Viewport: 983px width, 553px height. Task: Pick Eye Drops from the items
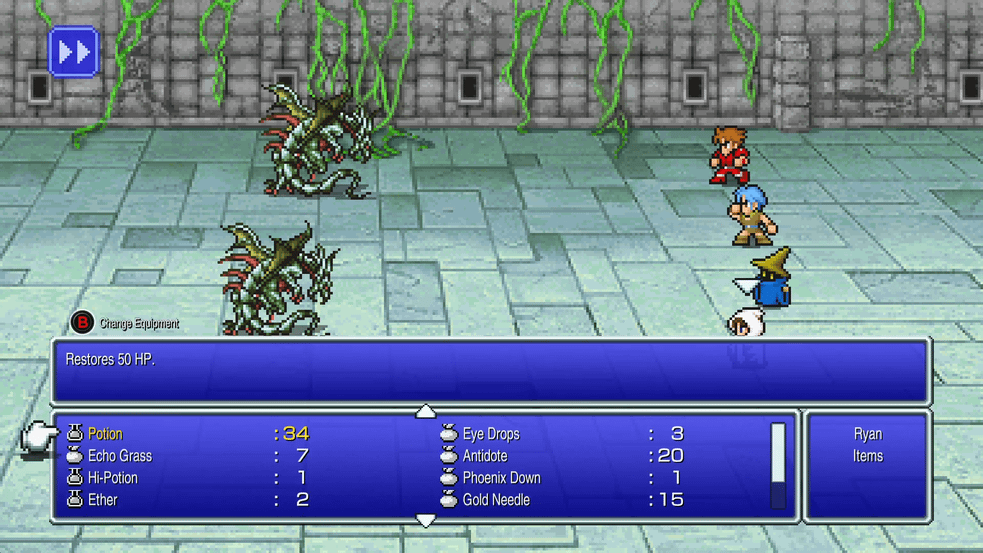tap(490, 434)
